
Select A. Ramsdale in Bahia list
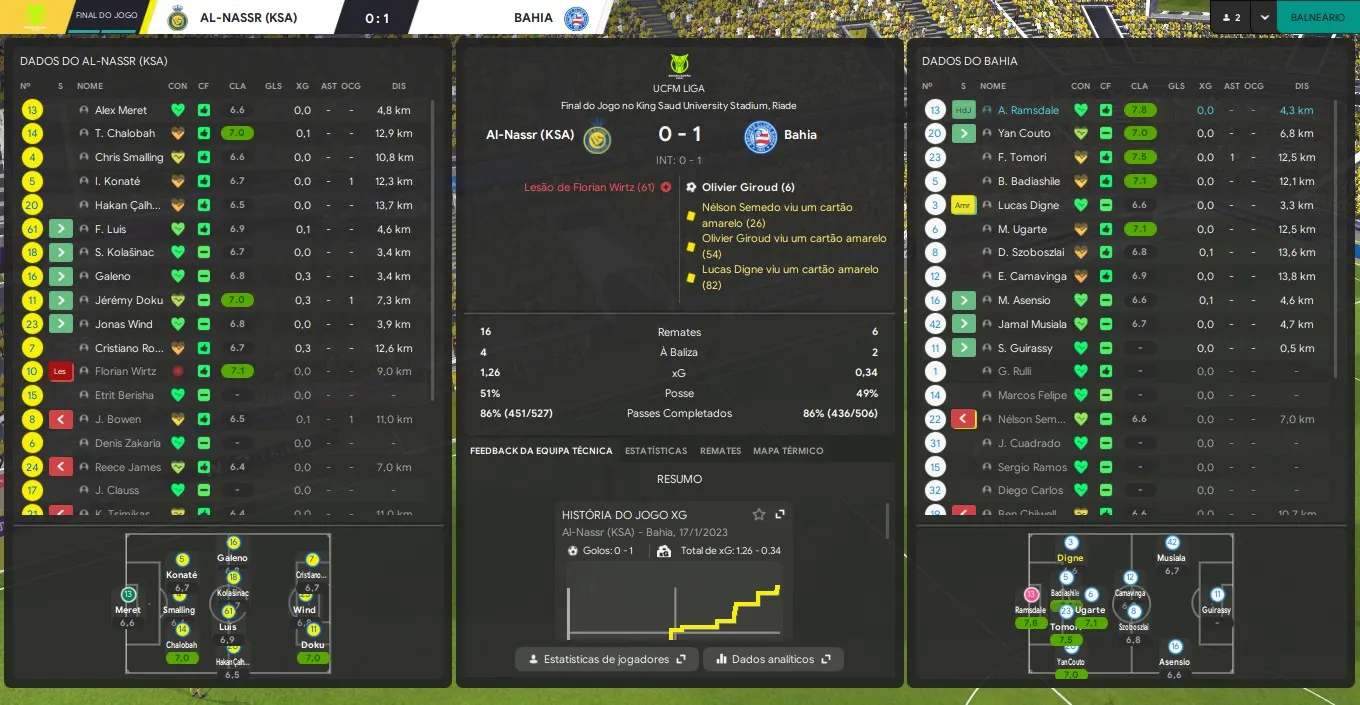coord(1028,110)
